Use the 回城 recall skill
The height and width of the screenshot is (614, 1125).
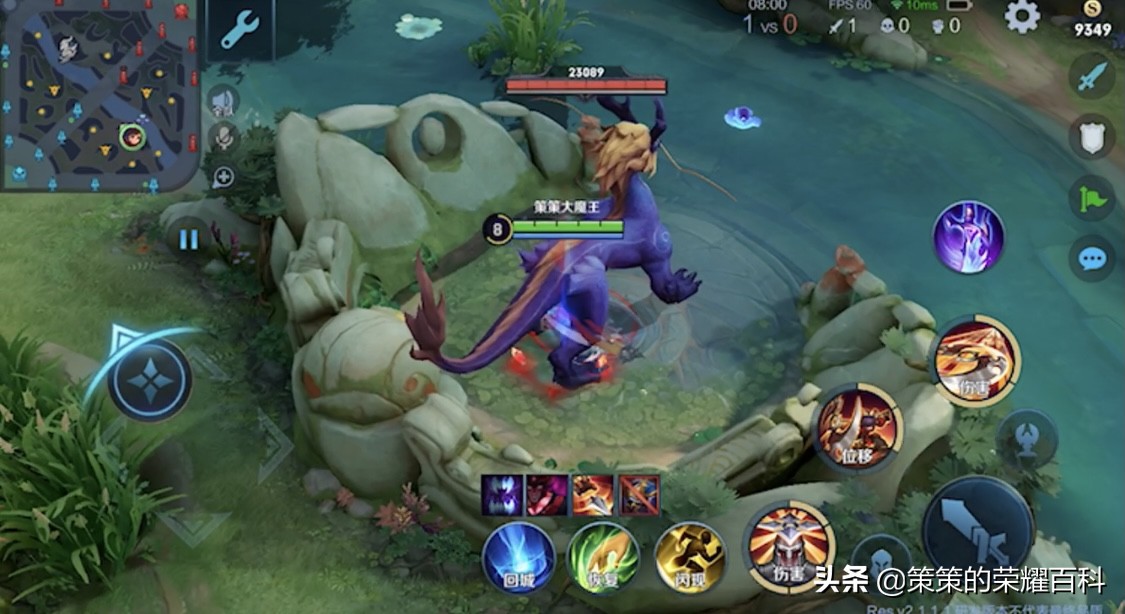click(518, 557)
